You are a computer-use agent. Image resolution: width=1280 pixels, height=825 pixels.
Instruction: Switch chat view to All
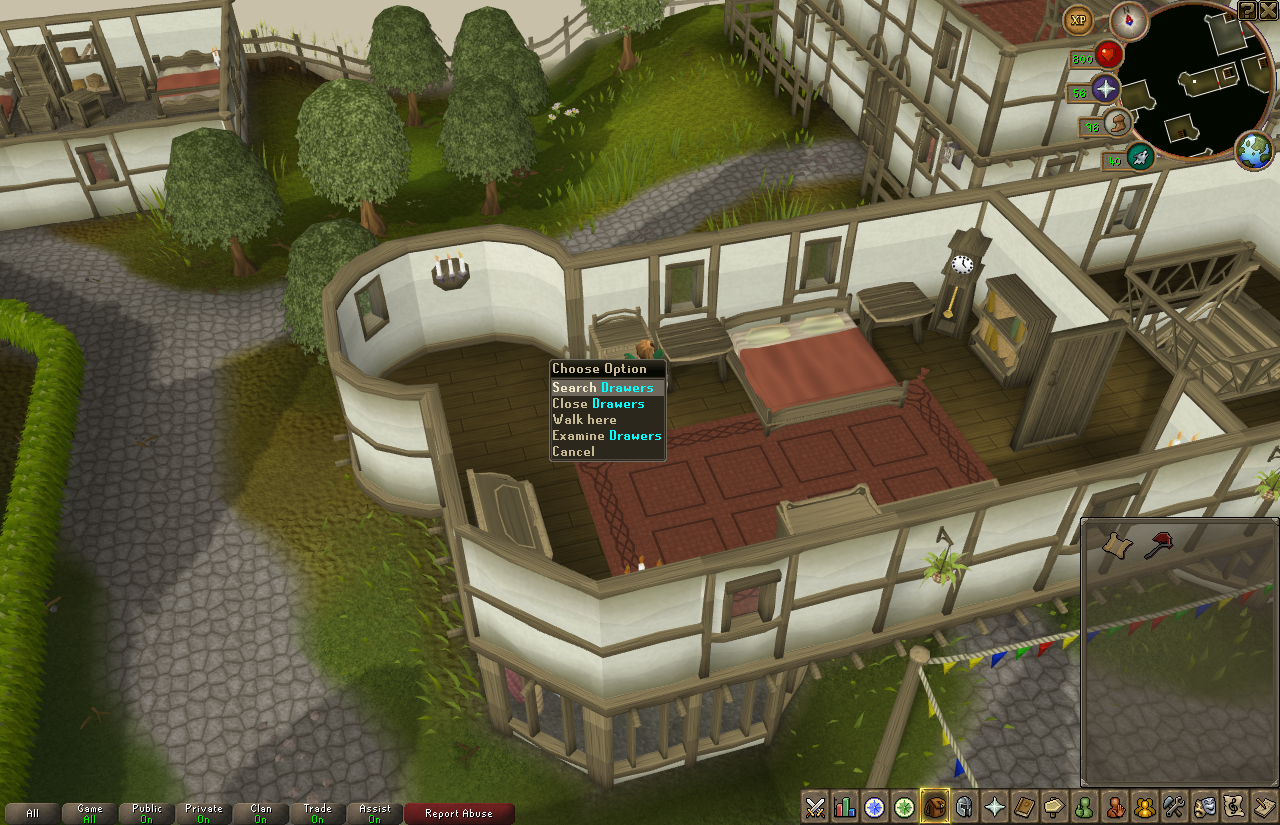(33, 813)
